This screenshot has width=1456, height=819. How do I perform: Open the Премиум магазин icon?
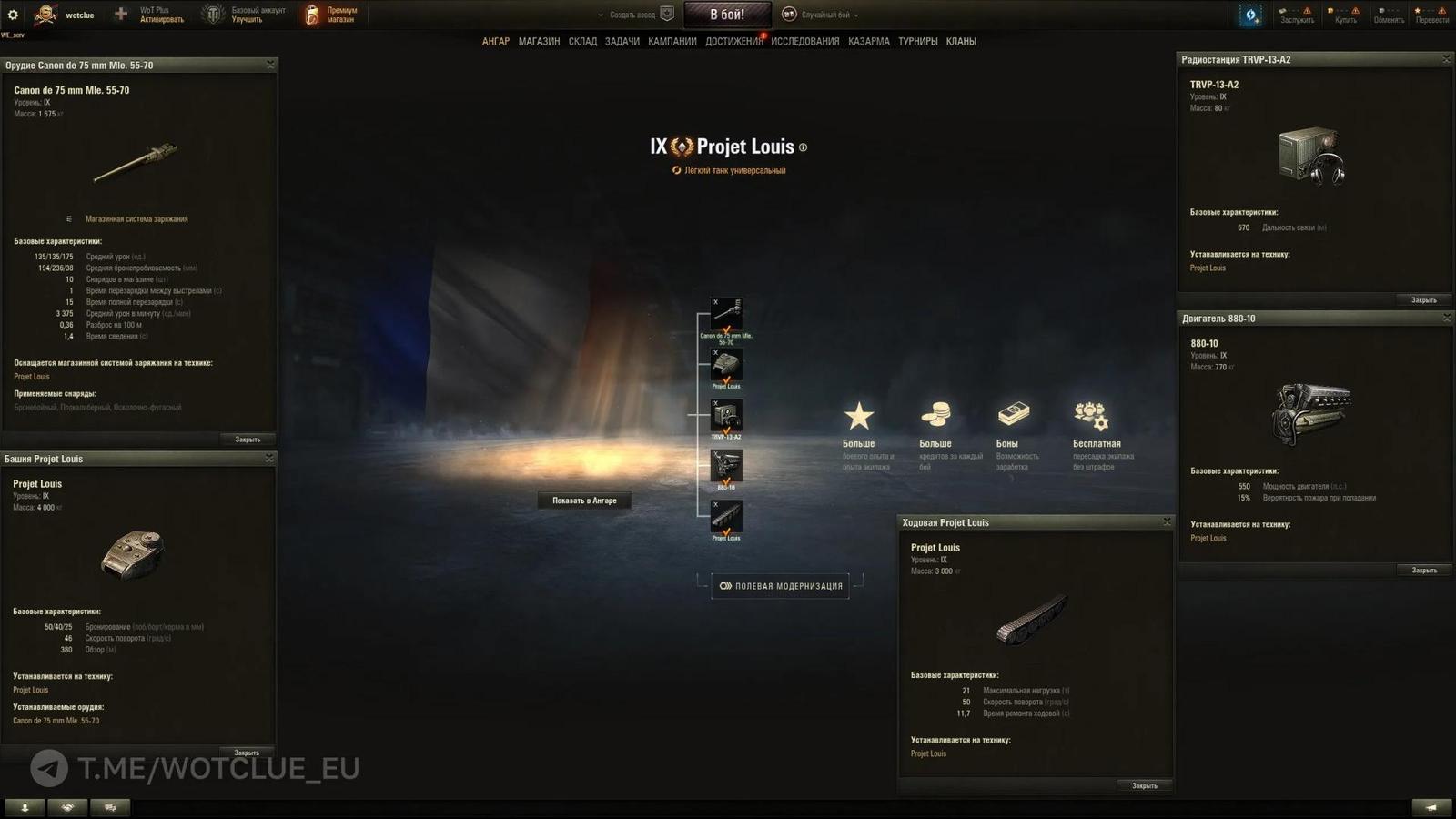[x=313, y=14]
